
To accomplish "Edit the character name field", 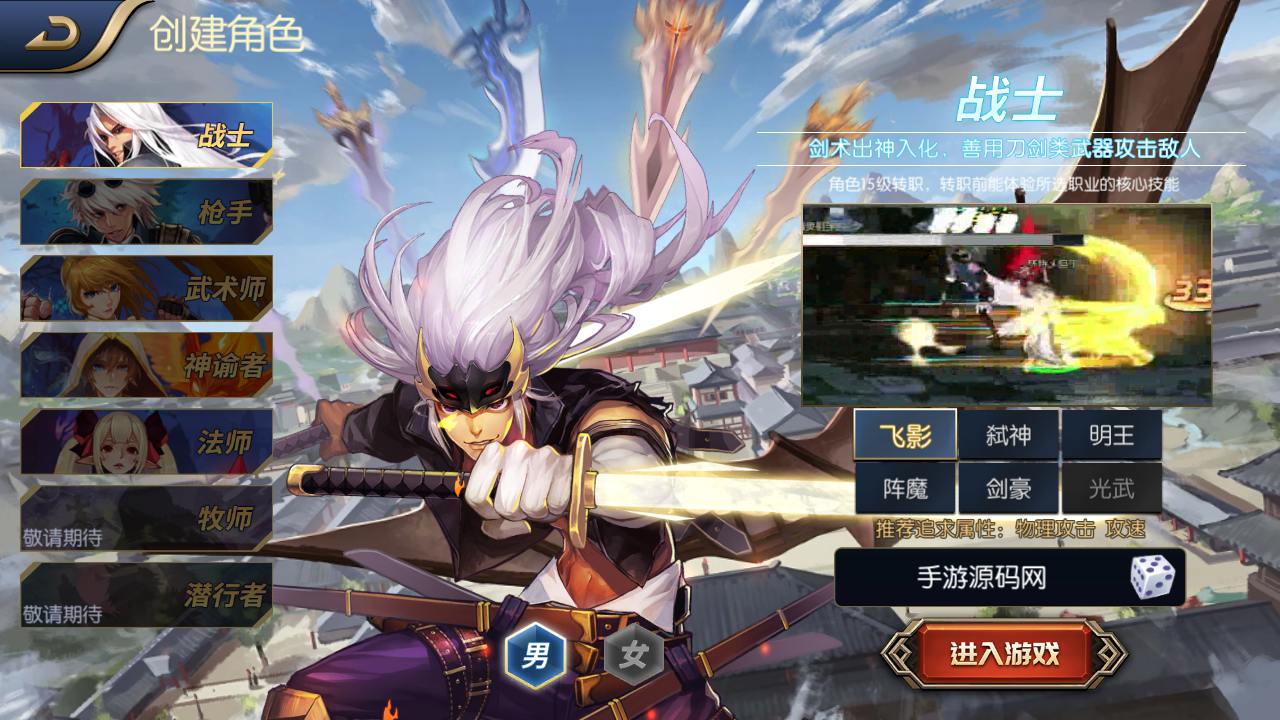I will click(x=980, y=577).
